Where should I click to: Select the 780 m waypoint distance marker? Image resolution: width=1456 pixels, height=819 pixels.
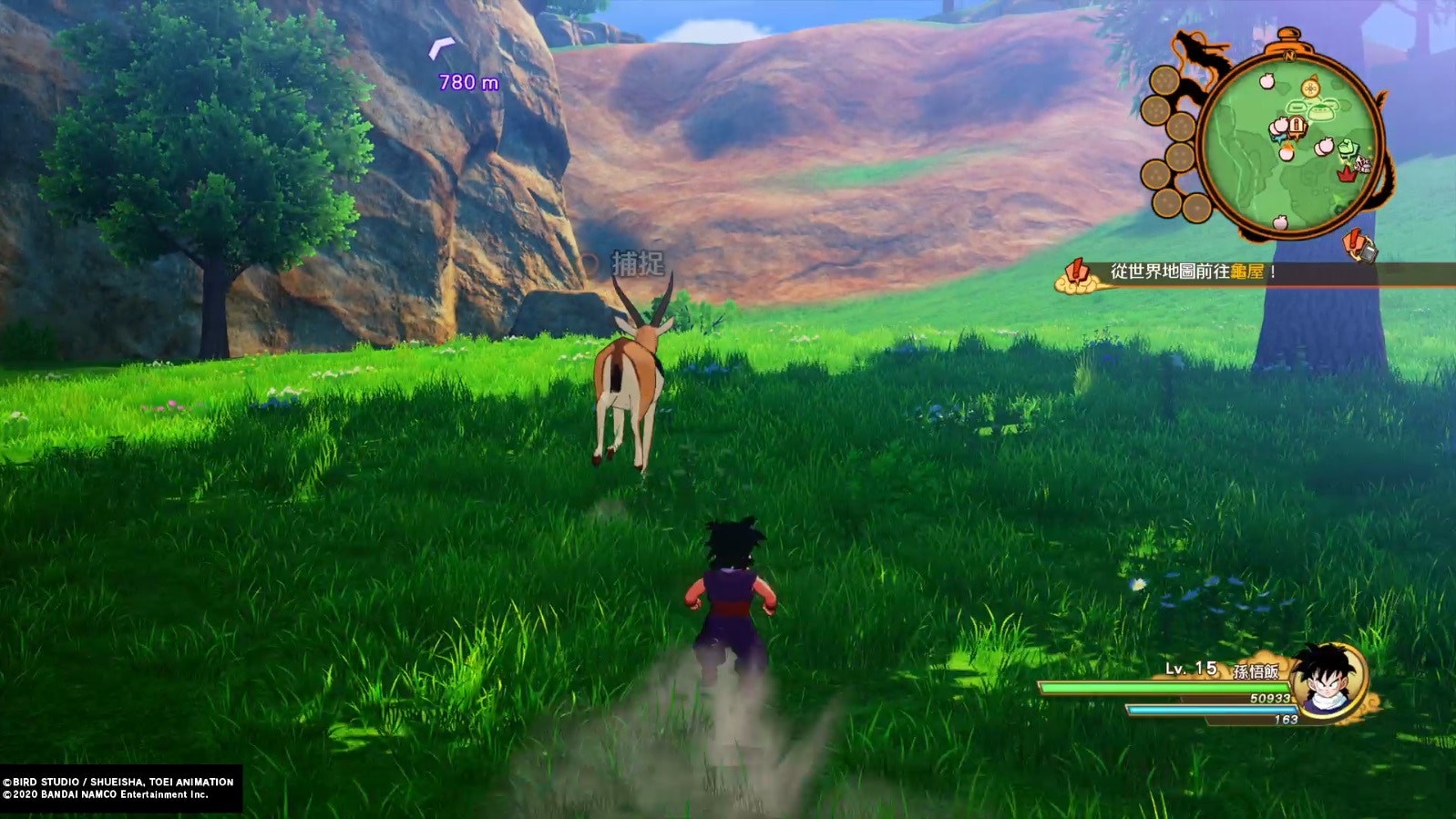coord(467,82)
